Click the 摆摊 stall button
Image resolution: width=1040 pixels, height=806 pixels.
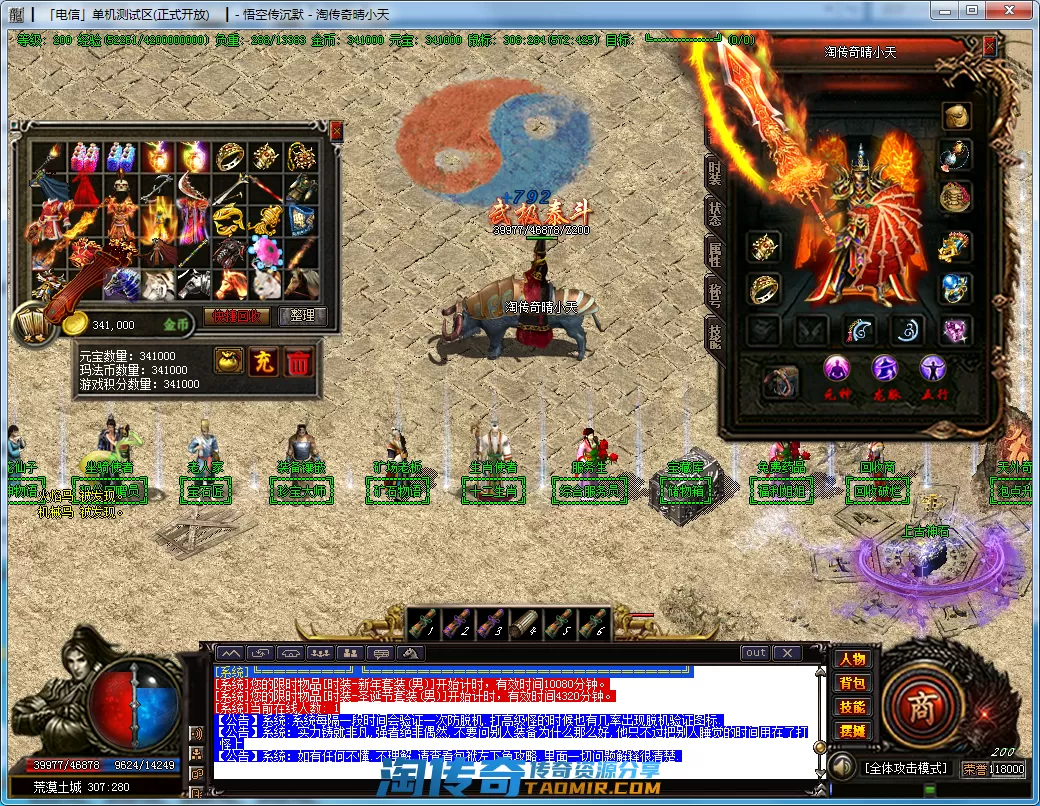point(852,731)
